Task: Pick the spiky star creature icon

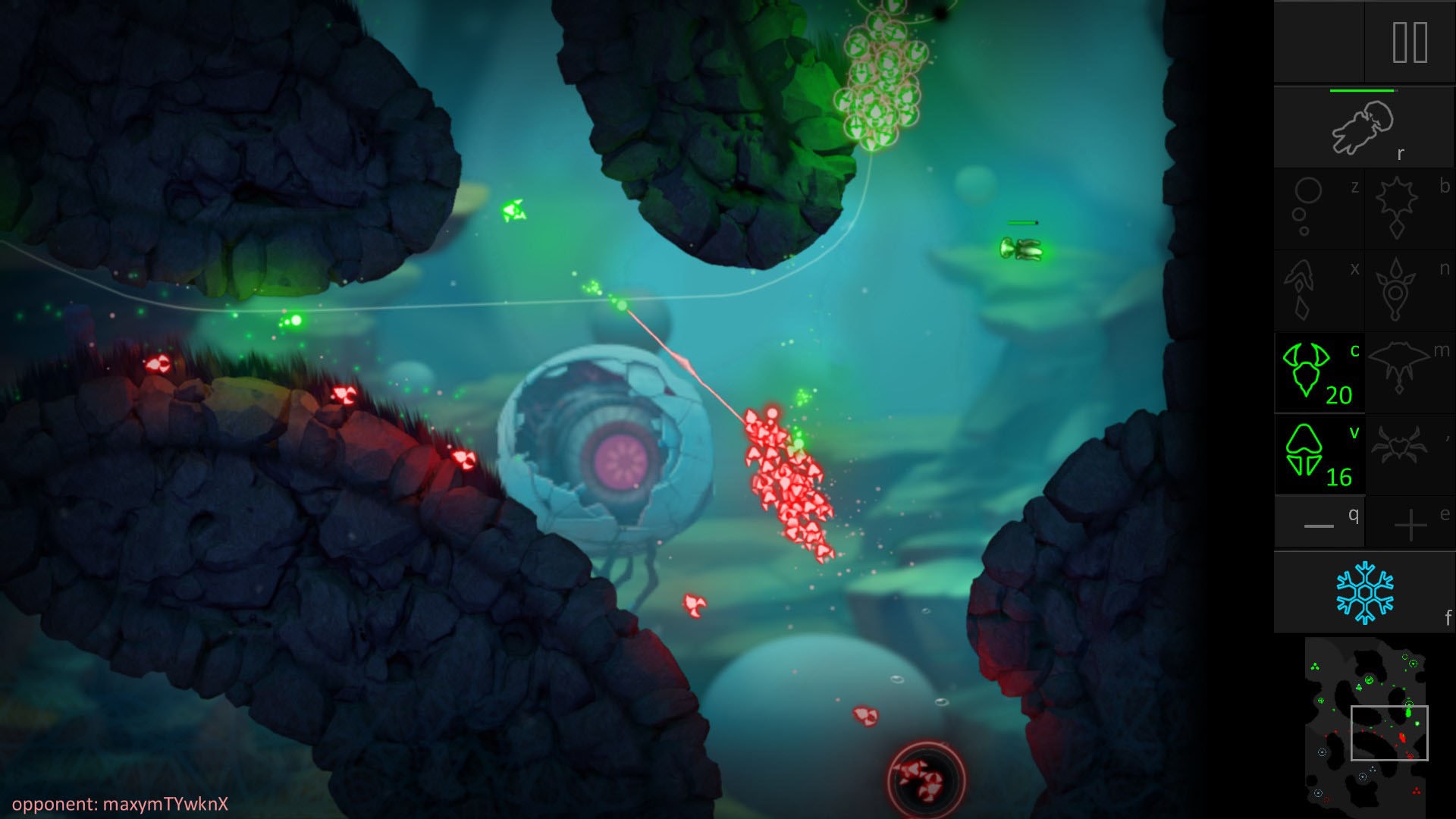Action: click(x=1409, y=209)
